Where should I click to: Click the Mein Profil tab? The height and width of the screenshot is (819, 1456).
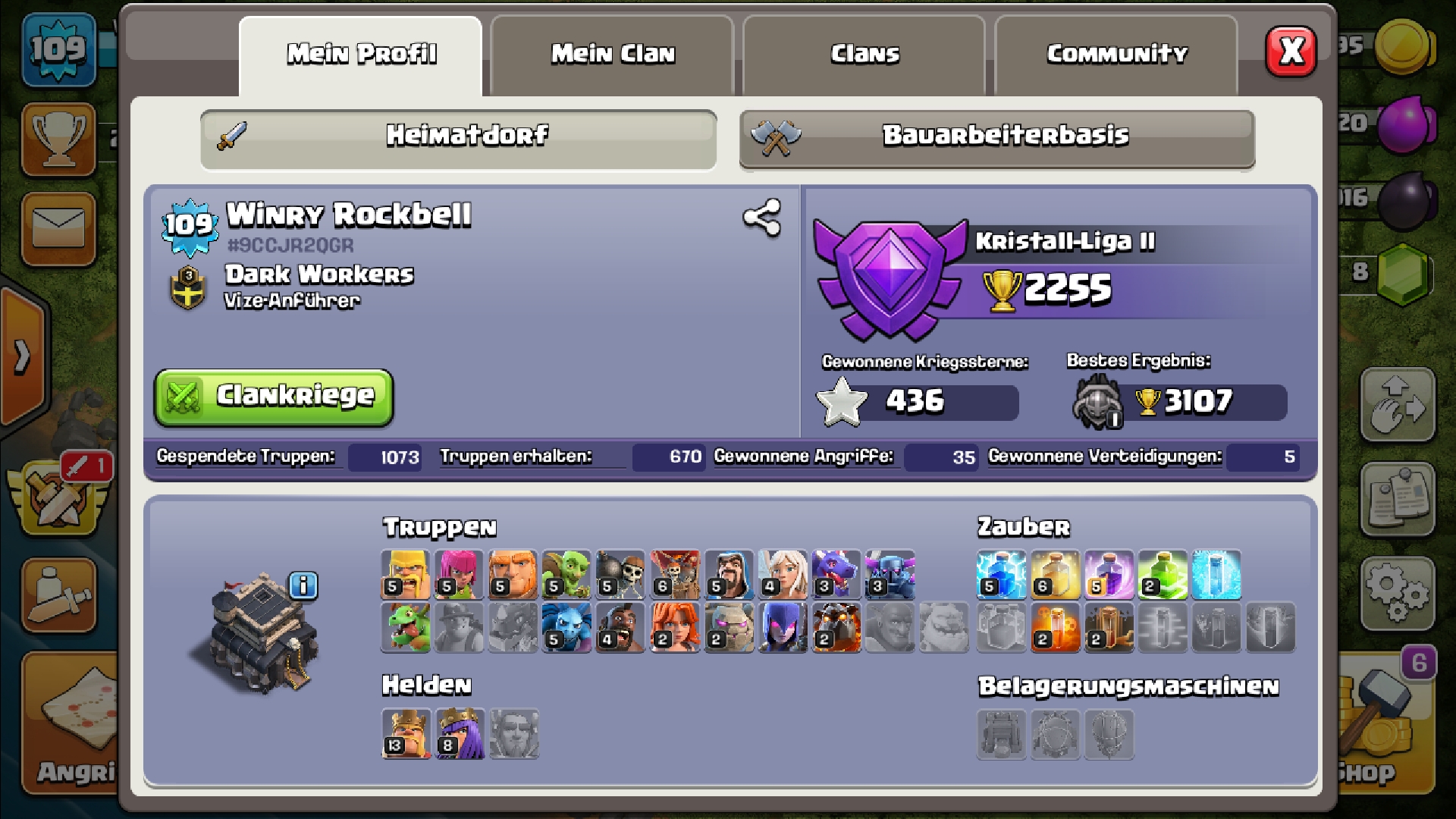pos(361,55)
